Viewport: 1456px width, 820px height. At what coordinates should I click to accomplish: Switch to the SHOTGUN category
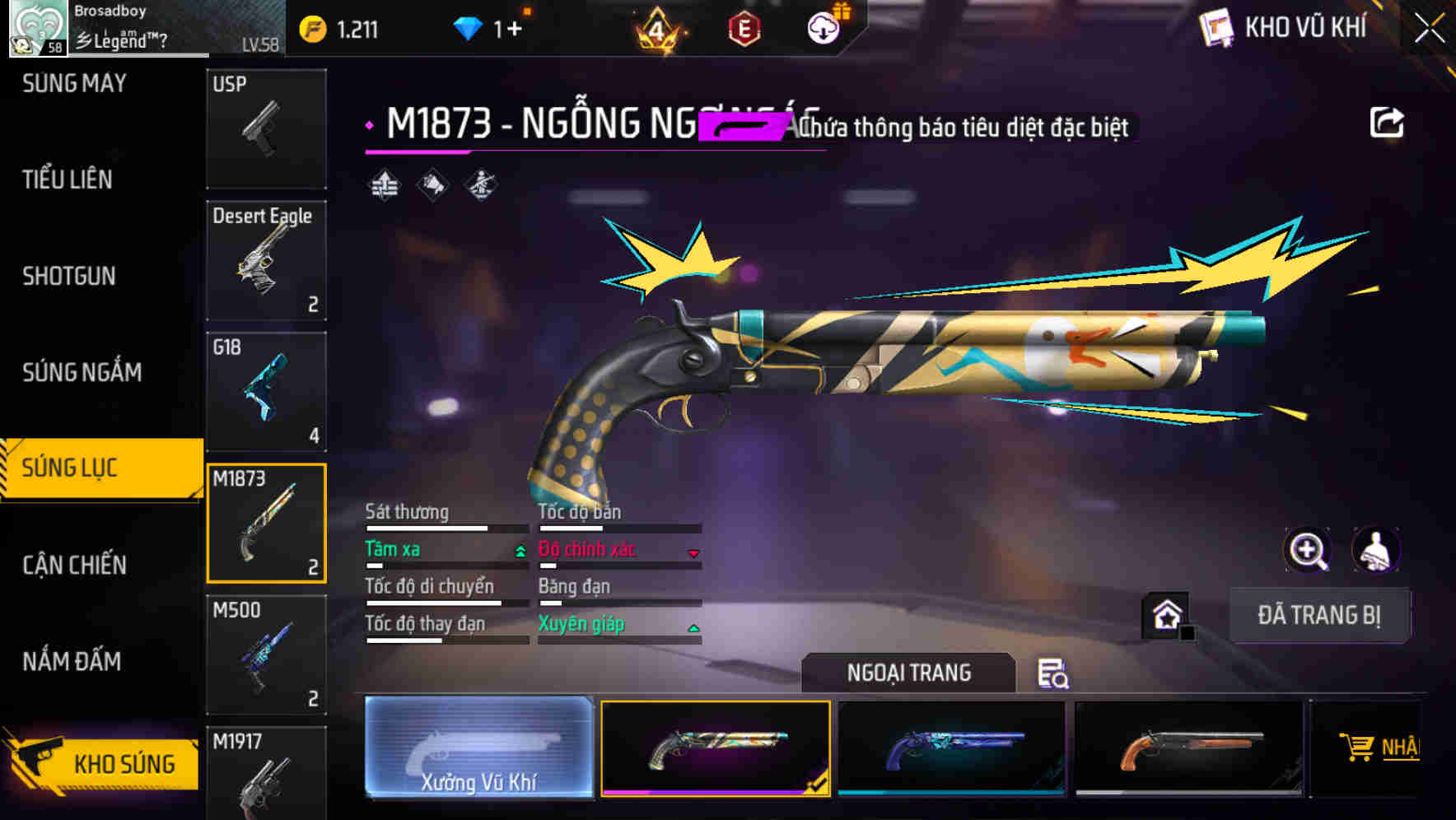pyautogui.click(x=69, y=277)
